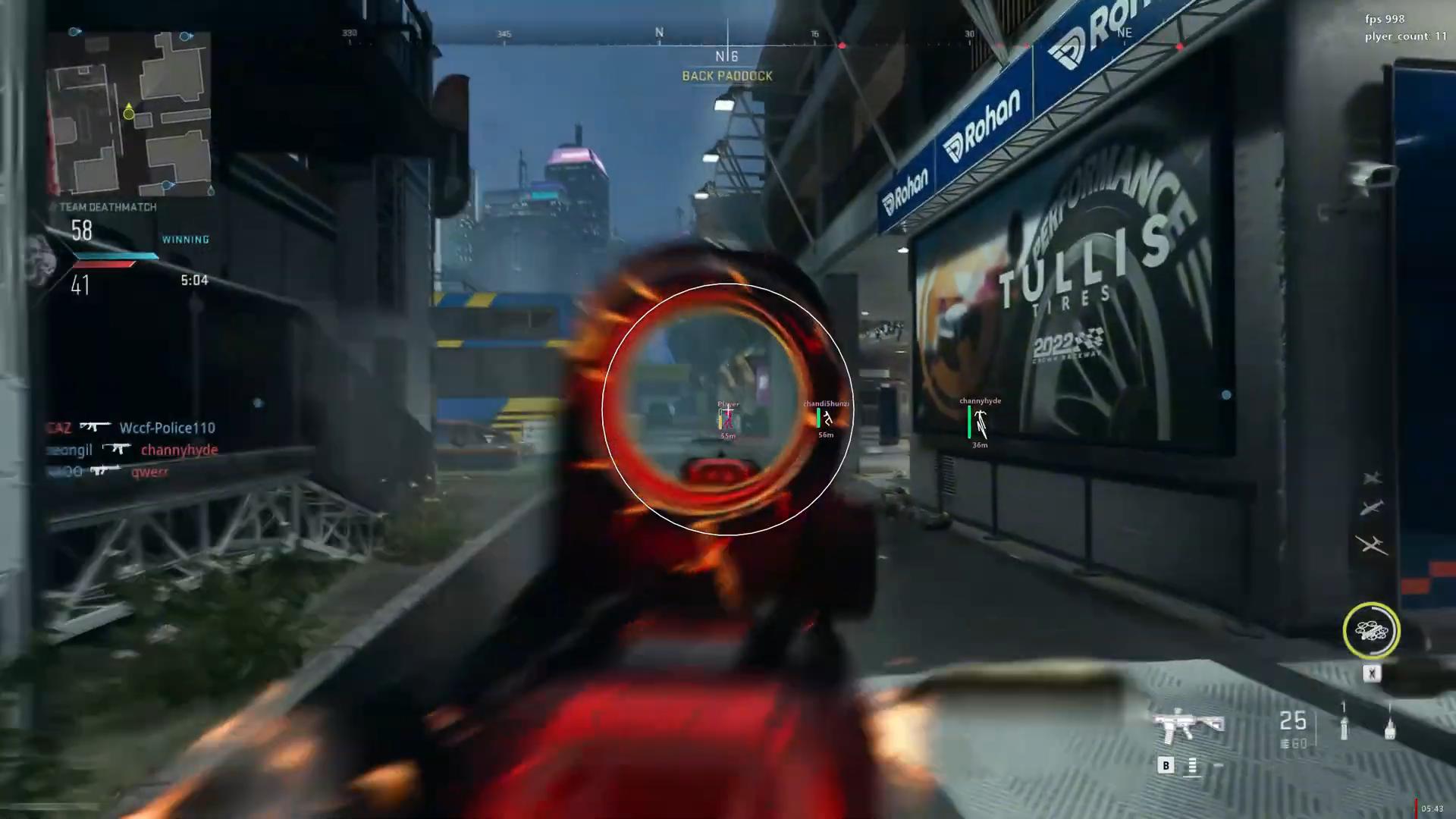Click the equipped rifle weapon icon
This screenshot has height=819, width=1456.
[x=1188, y=726]
